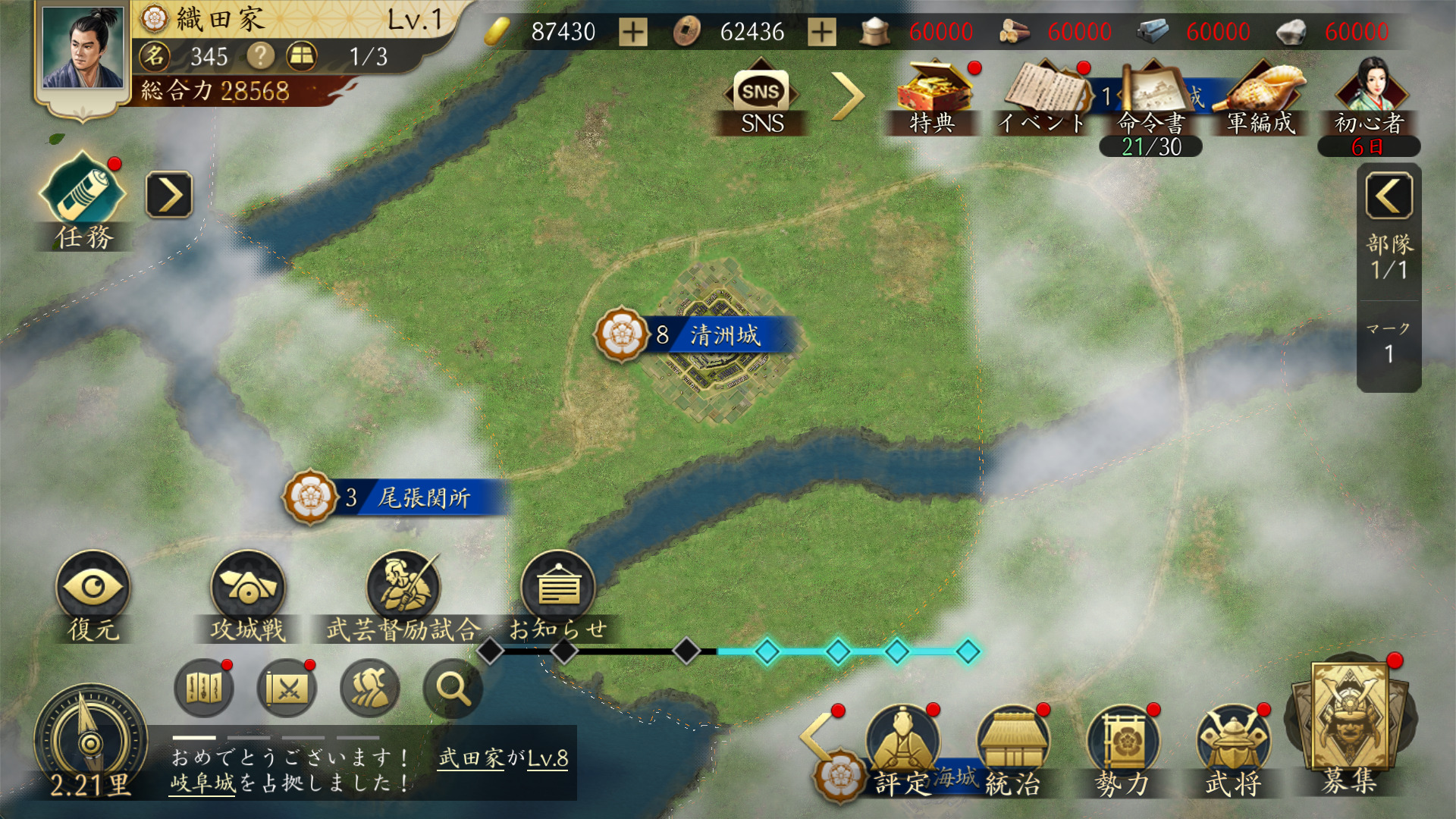1456x819 pixels.
Task: Open the 特典 treasure chest rewards
Action: tap(933, 95)
